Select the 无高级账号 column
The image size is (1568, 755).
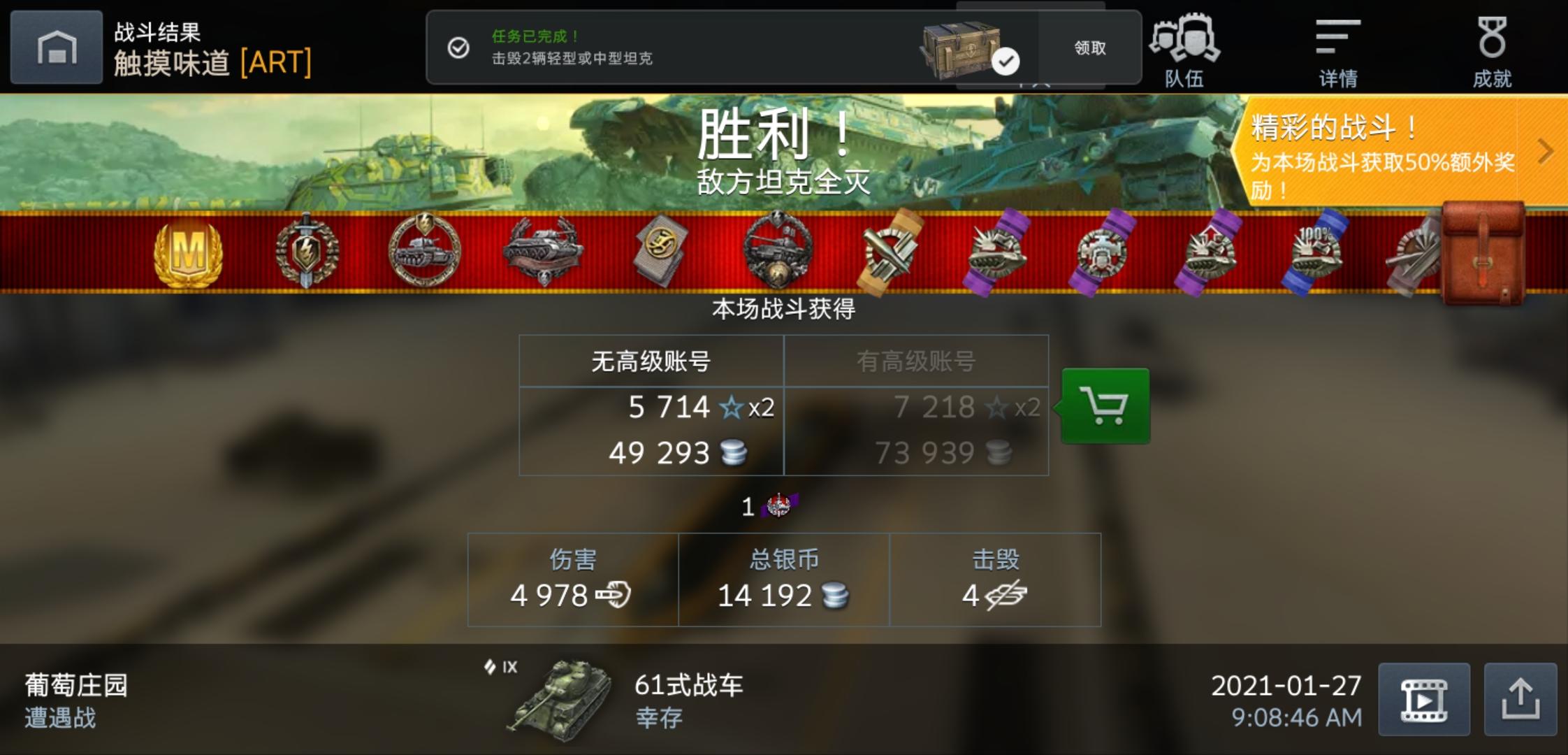coord(651,360)
